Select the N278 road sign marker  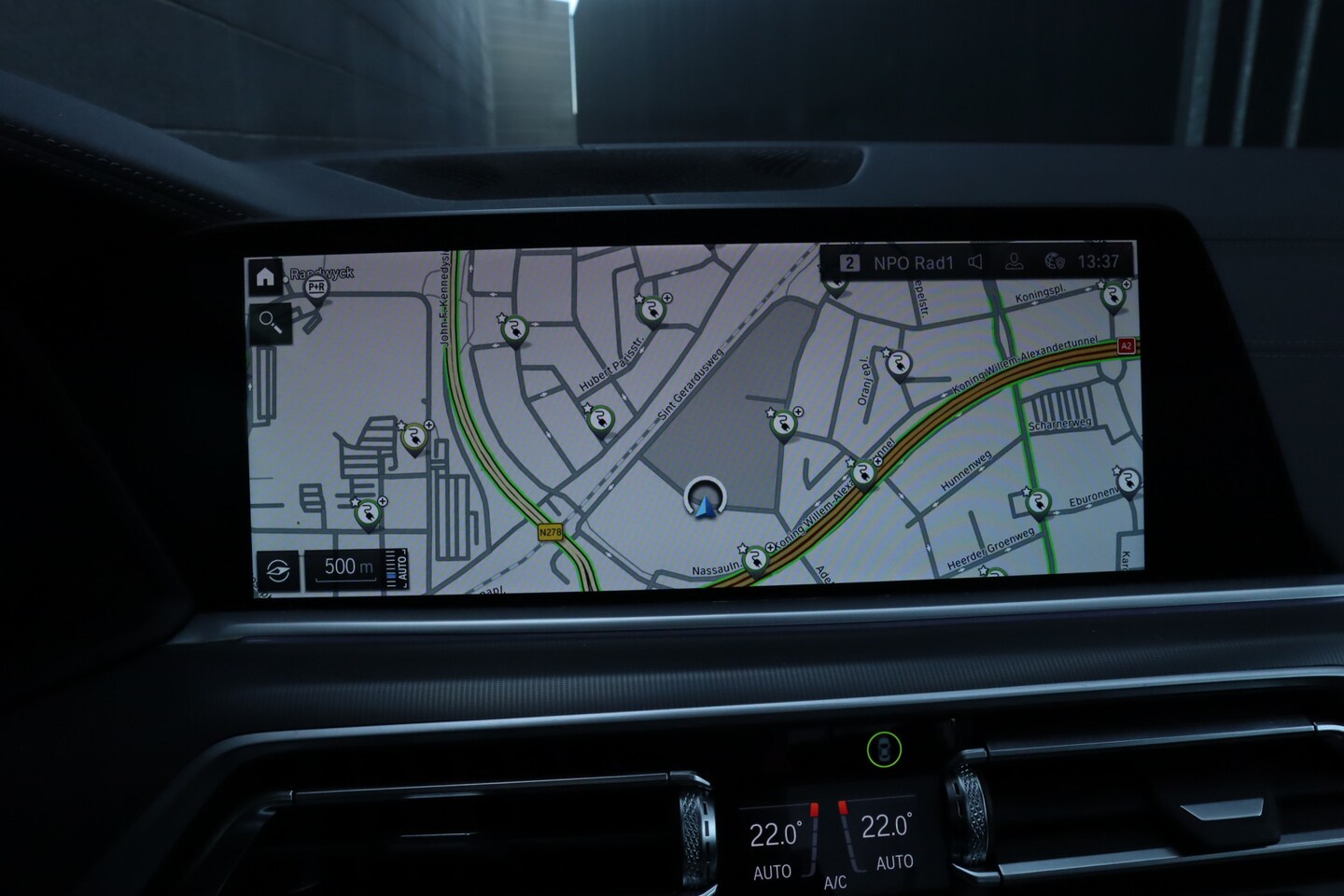(x=551, y=532)
